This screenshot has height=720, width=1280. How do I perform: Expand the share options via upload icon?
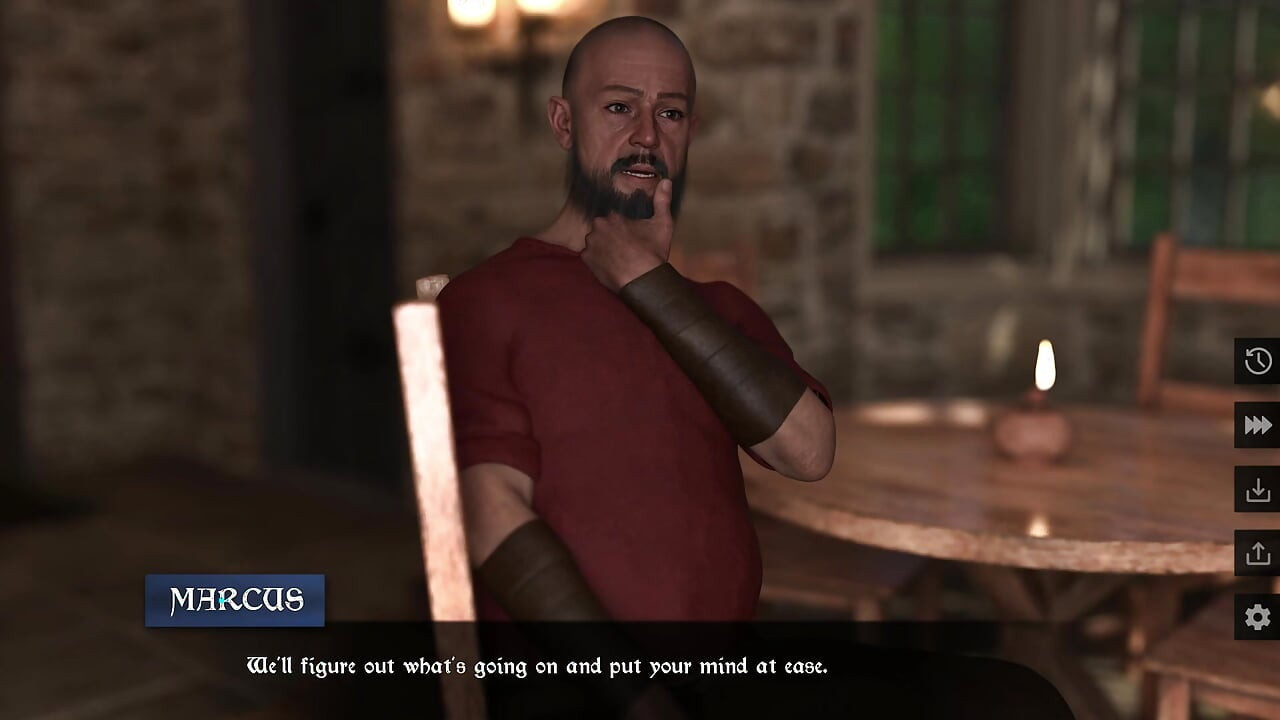tap(1259, 554)
